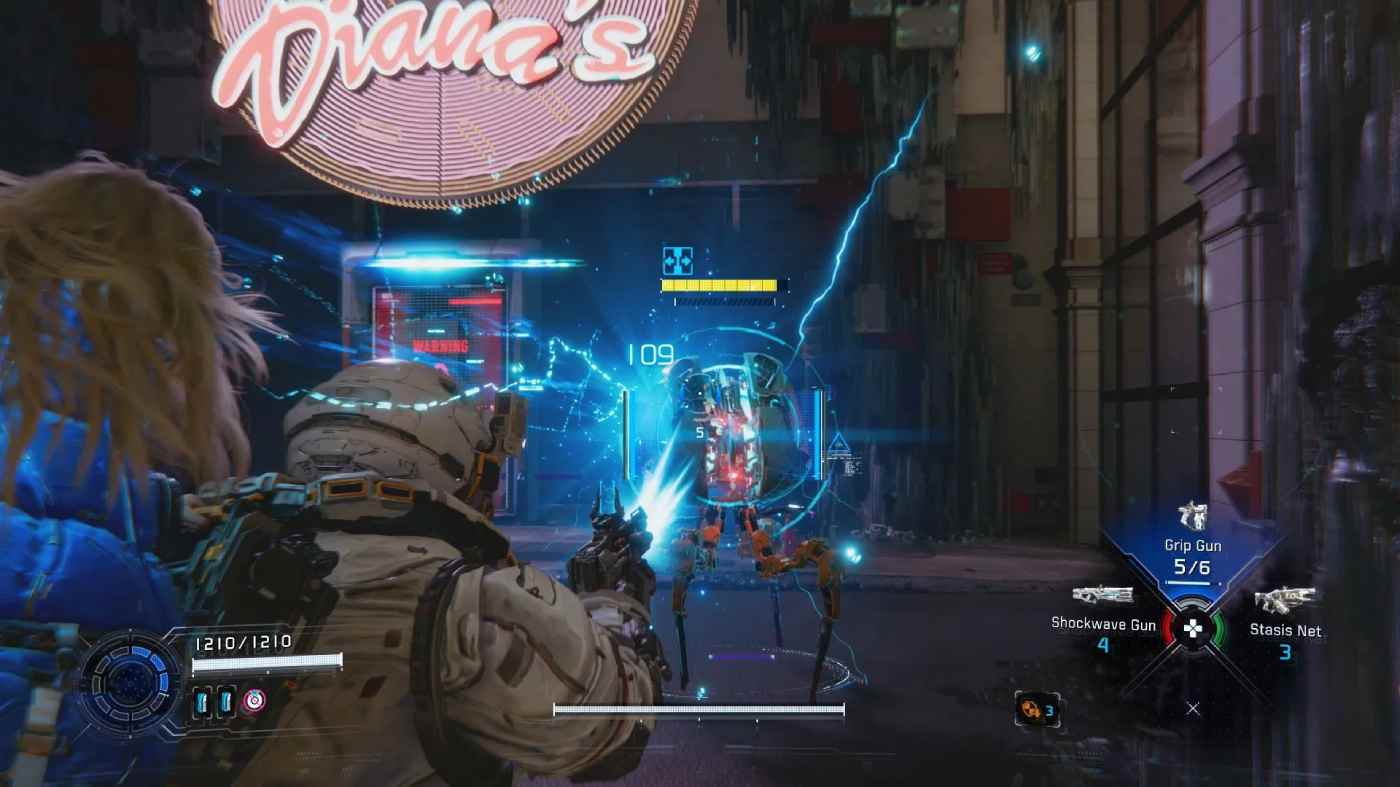Click the pink target status icon
Viewport: 1400px width, 787px height.
[255, 700]
